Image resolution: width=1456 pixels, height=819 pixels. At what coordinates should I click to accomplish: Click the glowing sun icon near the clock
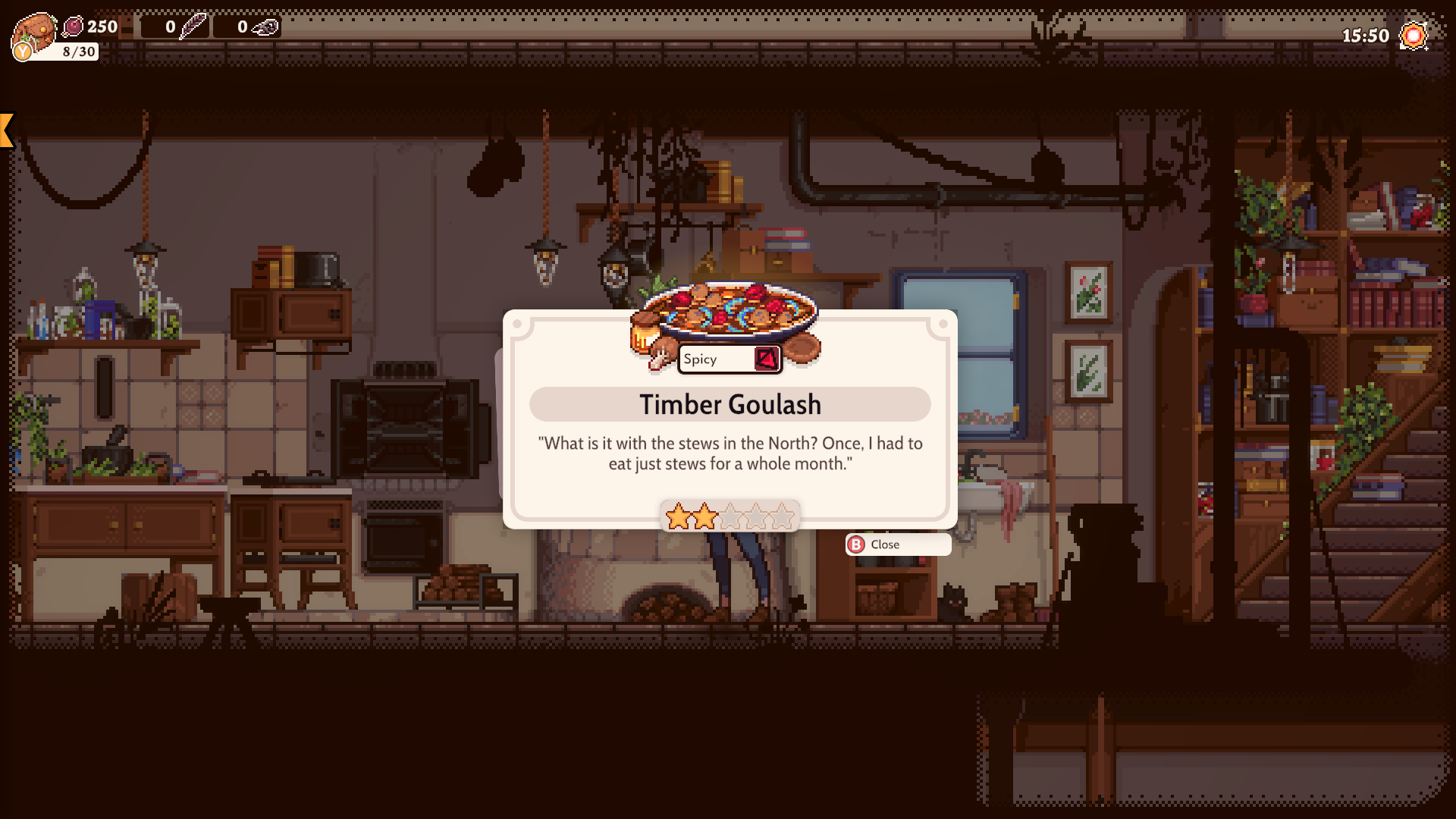click(x=1413, y=34)
